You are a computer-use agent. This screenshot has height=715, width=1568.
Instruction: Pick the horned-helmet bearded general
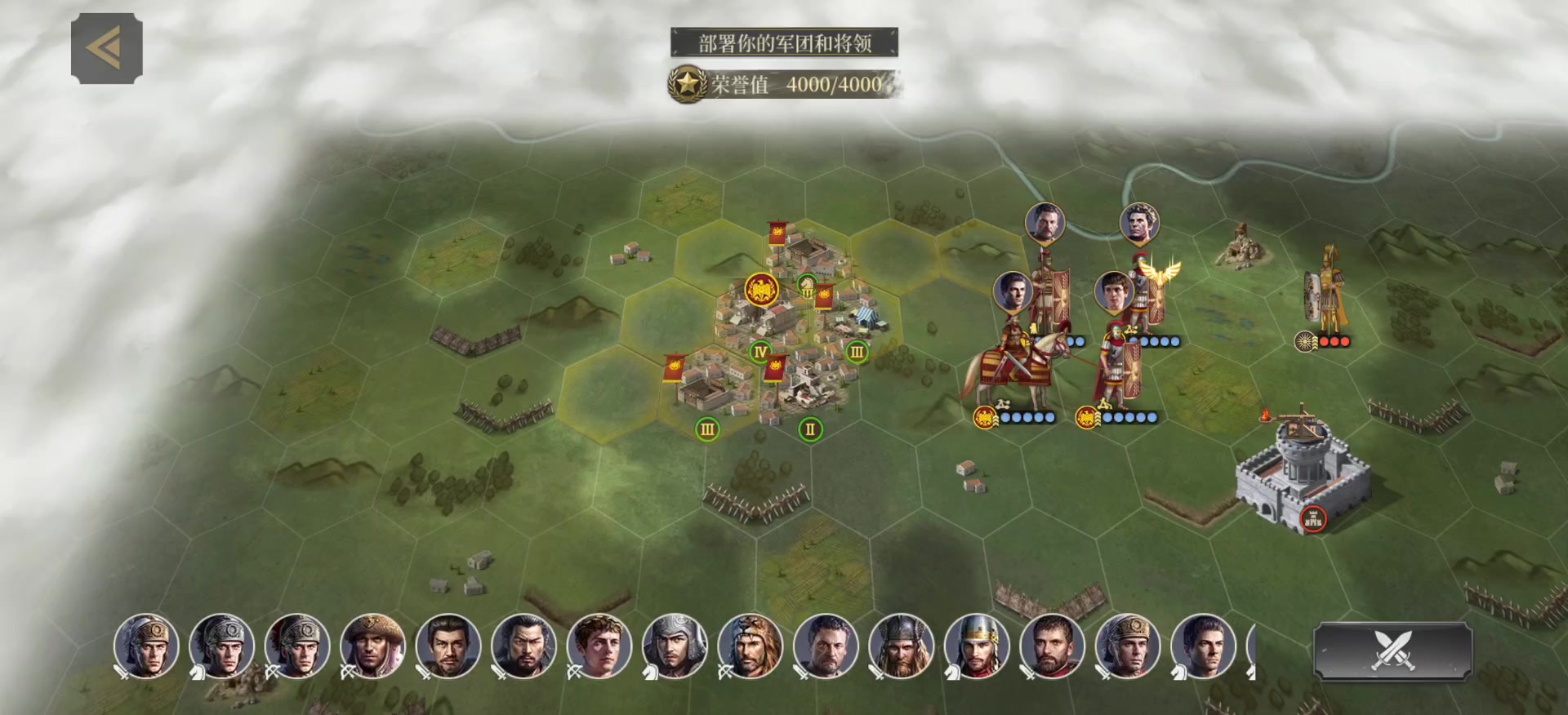[x=900, y=646]
